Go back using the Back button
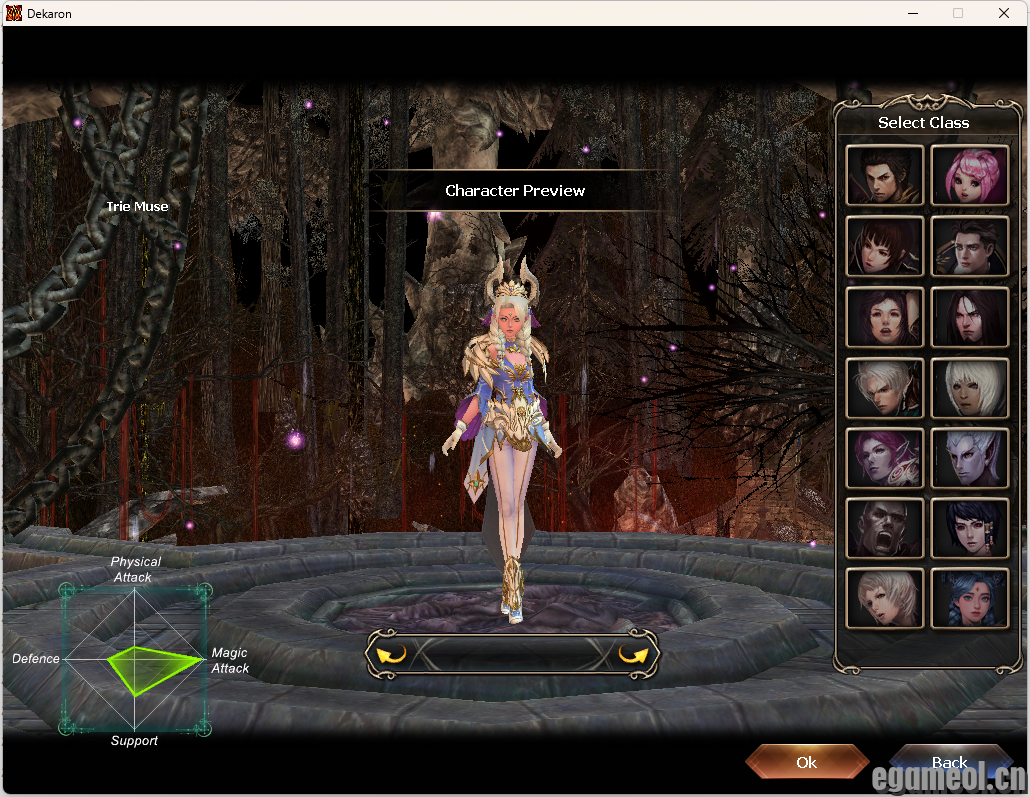This screenshot has height=797, width=1030. (948, 762)
